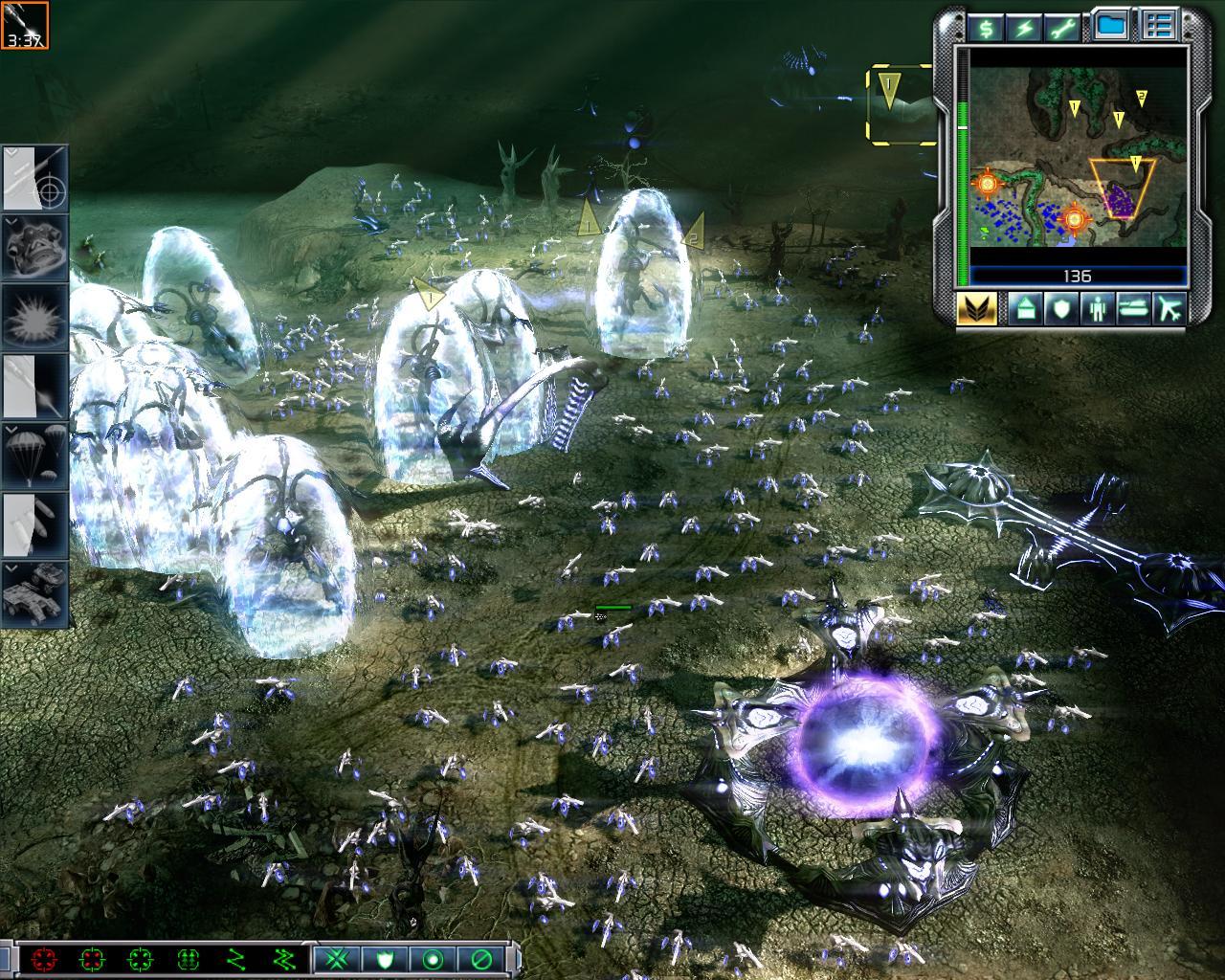The width and height of the screenshot is (1225, 980).
Task: Call in the vehicle drop support power
Action: [x=35, y=594]
